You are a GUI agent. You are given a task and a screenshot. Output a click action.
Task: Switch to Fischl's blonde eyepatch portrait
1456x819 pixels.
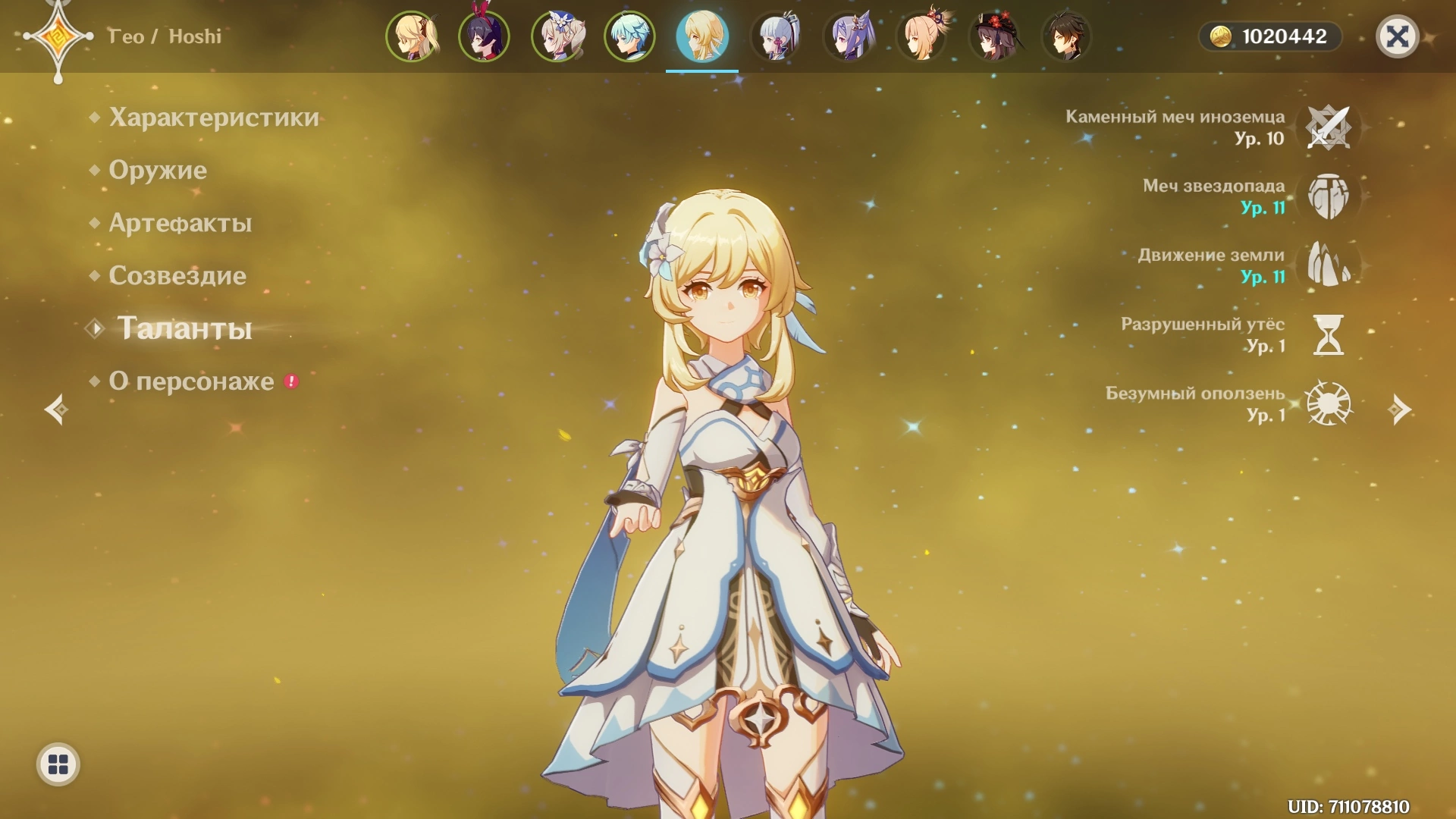[x=412, y=36]
